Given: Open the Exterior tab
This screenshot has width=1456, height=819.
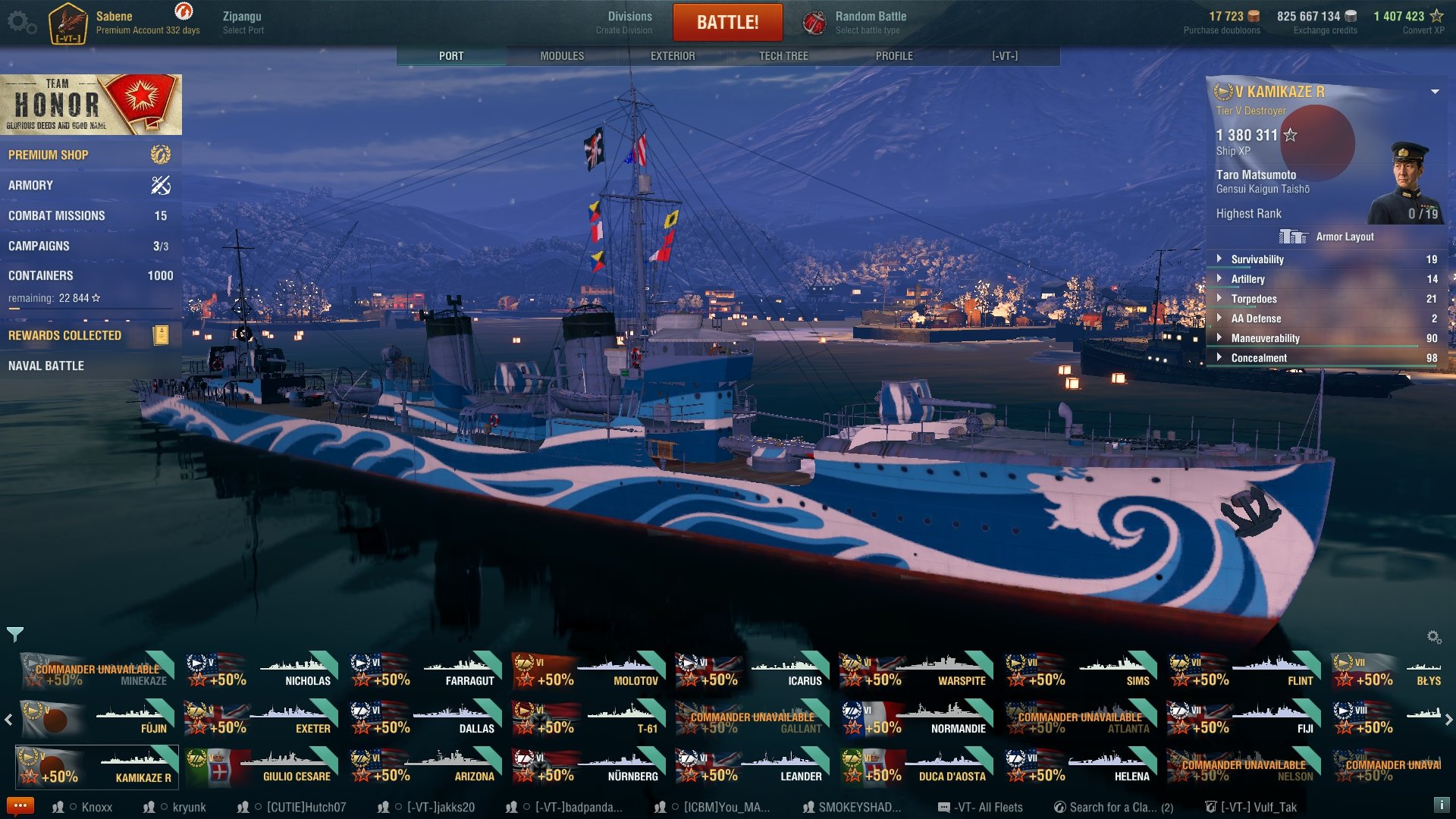Looking at the screenshot, I should [673, 56].
